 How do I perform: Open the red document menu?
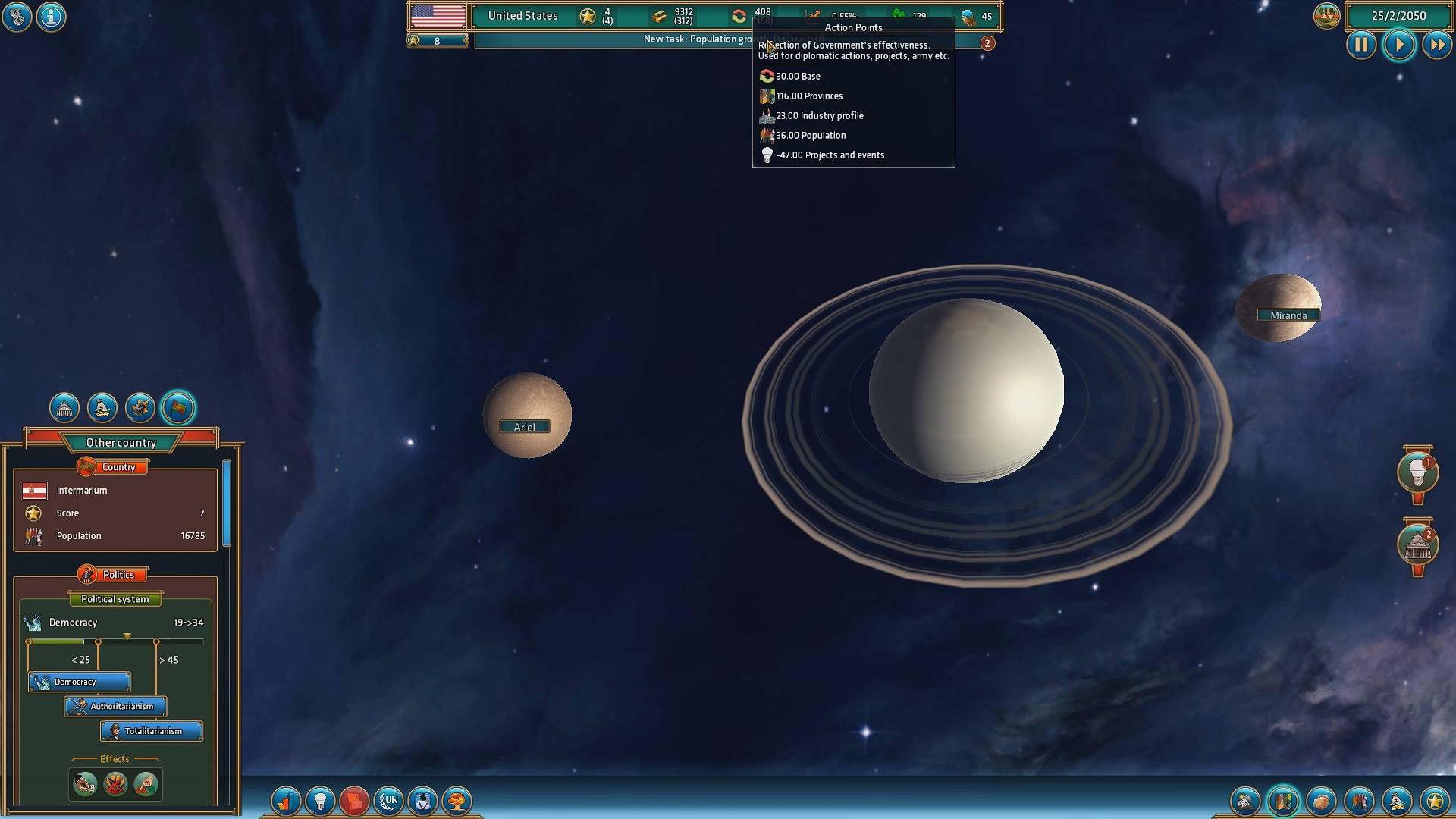pyautogui.click(x=354, y=800)
